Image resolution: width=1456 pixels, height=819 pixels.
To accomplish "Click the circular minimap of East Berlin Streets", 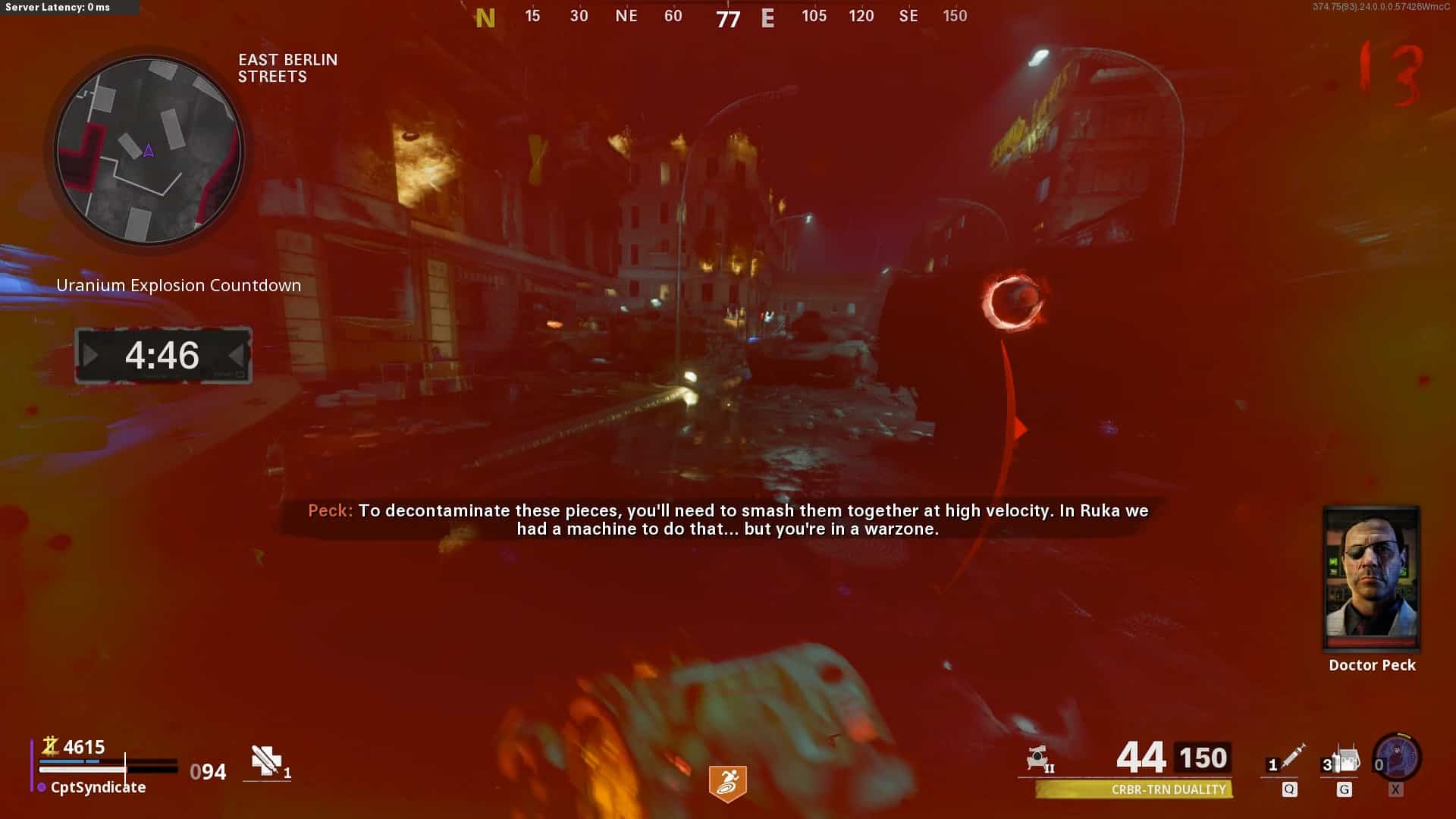I will pos(149,150).
